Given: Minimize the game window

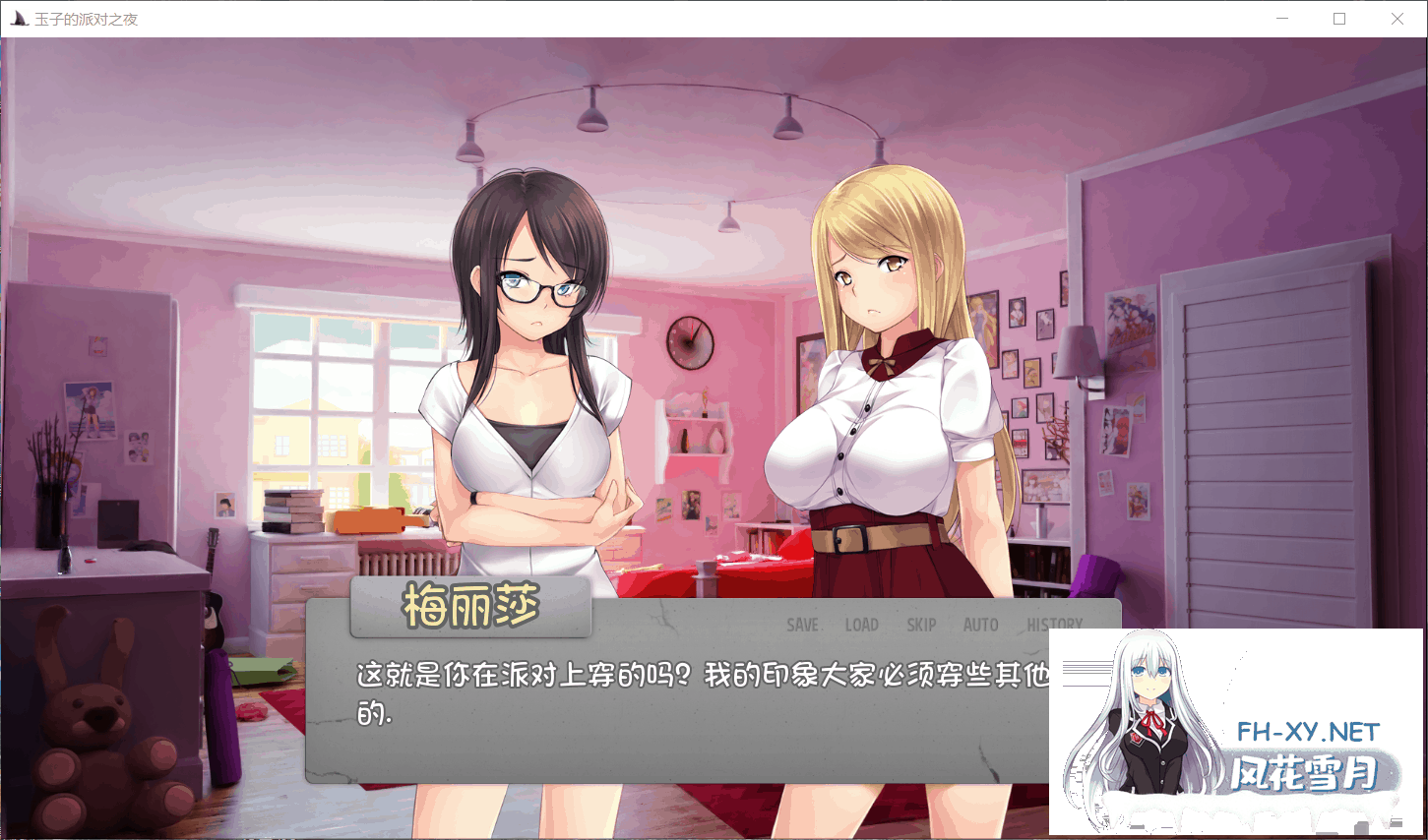Looking at the screenshot, I should tap(1282, 19).
